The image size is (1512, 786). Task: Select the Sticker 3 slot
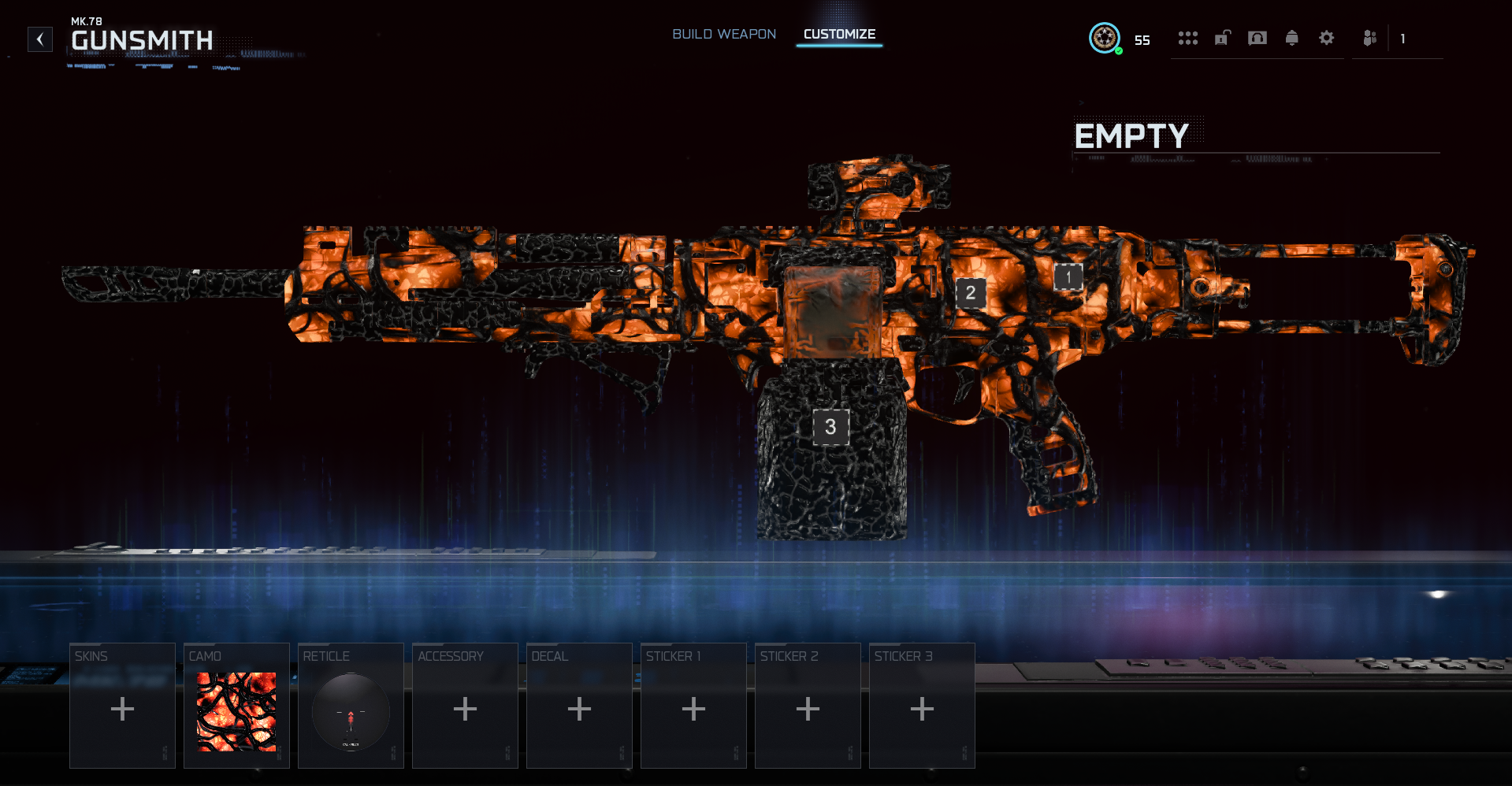point(922,706)
